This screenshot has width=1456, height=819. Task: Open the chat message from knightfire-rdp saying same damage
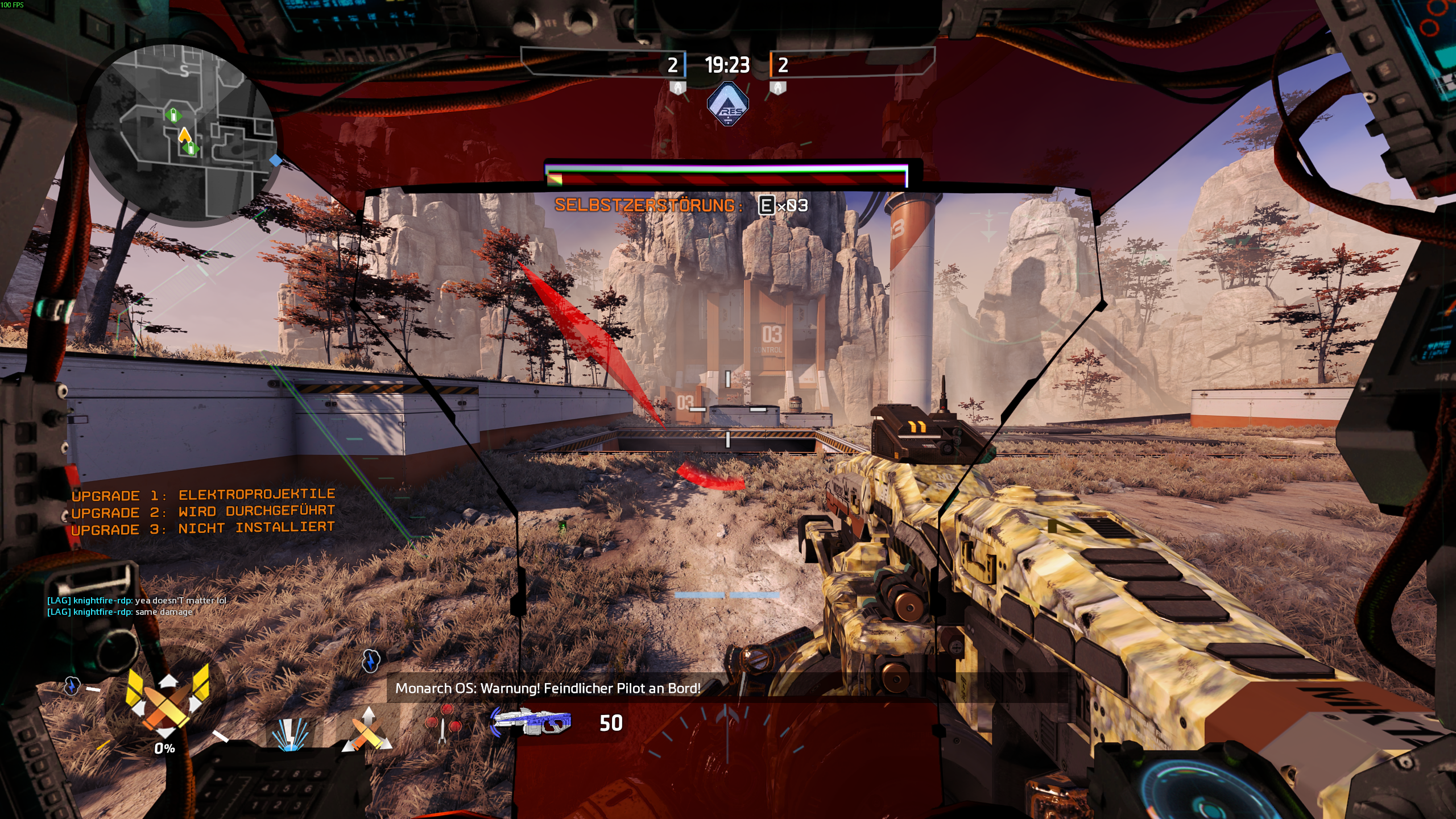pyautogui.click(x=120, y=612)
